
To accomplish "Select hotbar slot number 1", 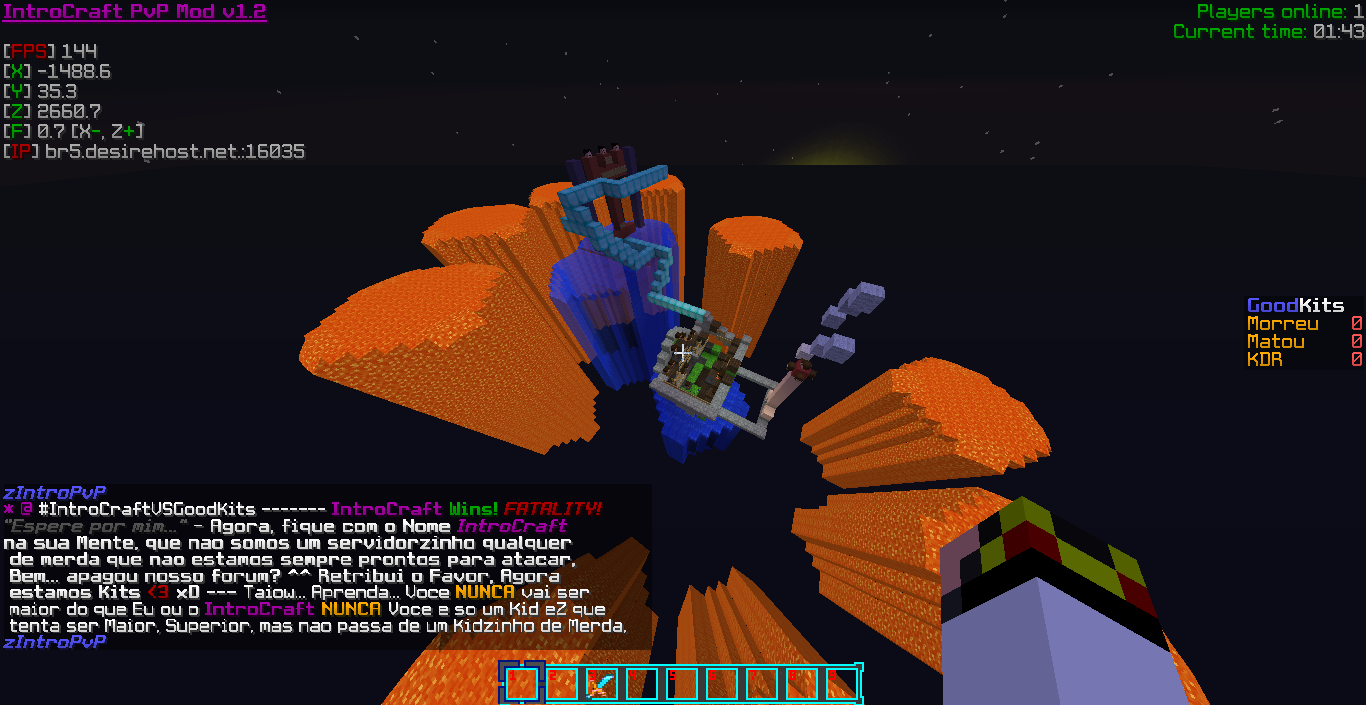I will pyautogui.click(x=522, y=684).
